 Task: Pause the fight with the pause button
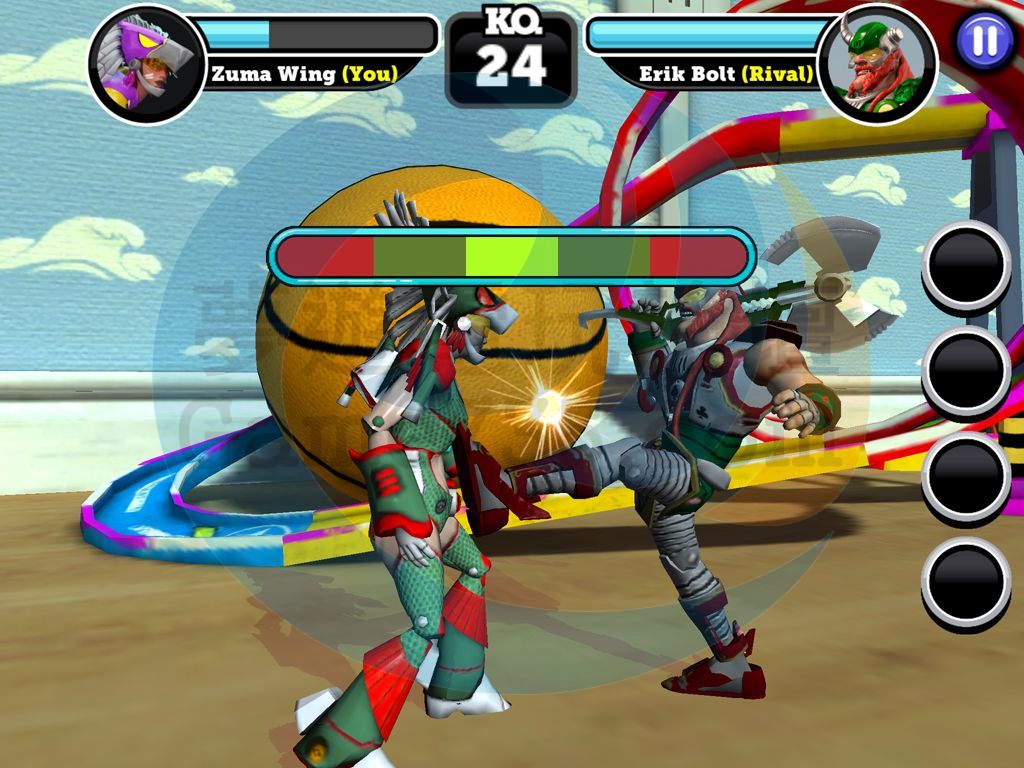[x=984, y=41]
